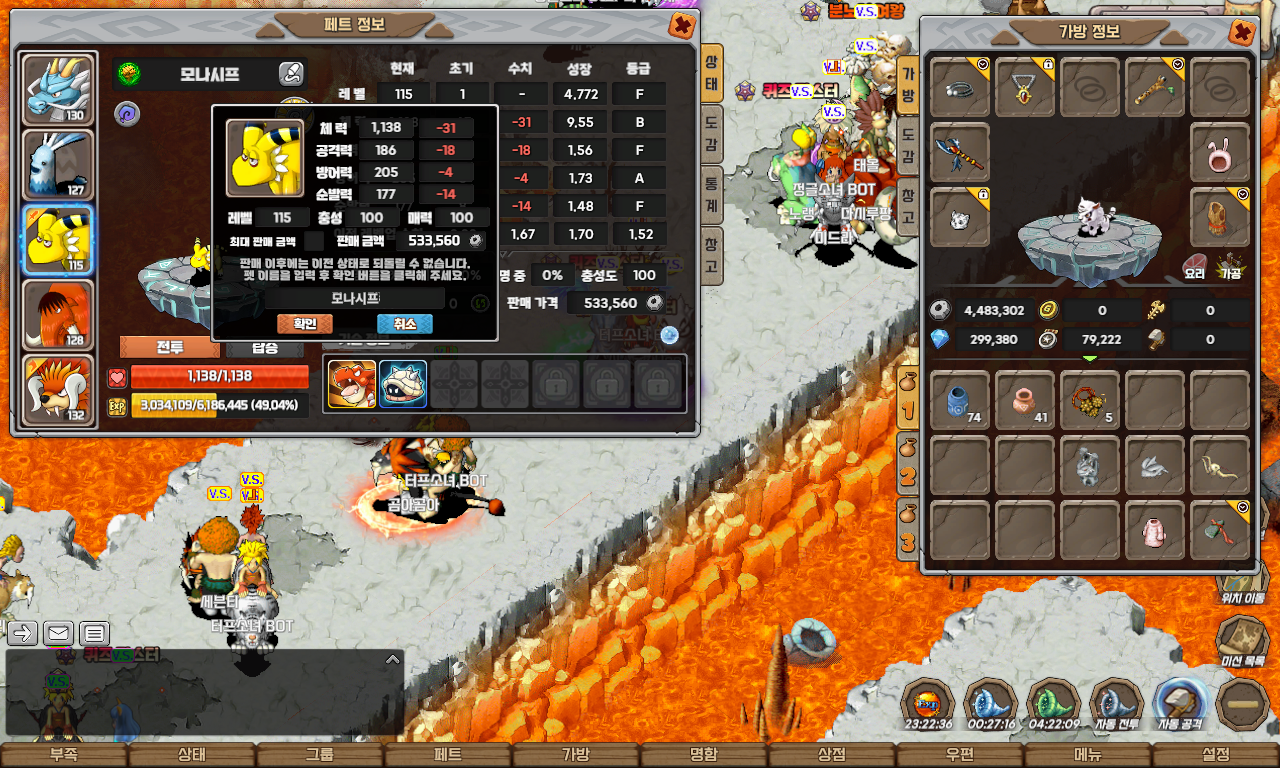The width and height of the screenshot is (1280, 768).
Task: Open the 설정 settings menu
Action: [1216, 755]
